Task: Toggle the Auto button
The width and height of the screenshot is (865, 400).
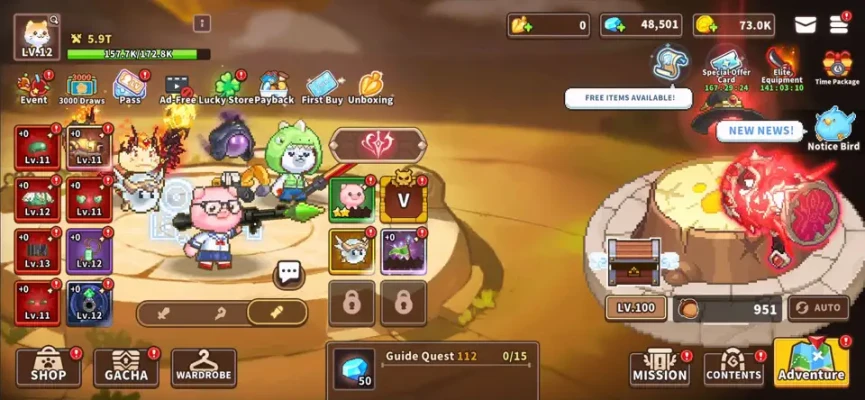Action: [x=818, y=308]
